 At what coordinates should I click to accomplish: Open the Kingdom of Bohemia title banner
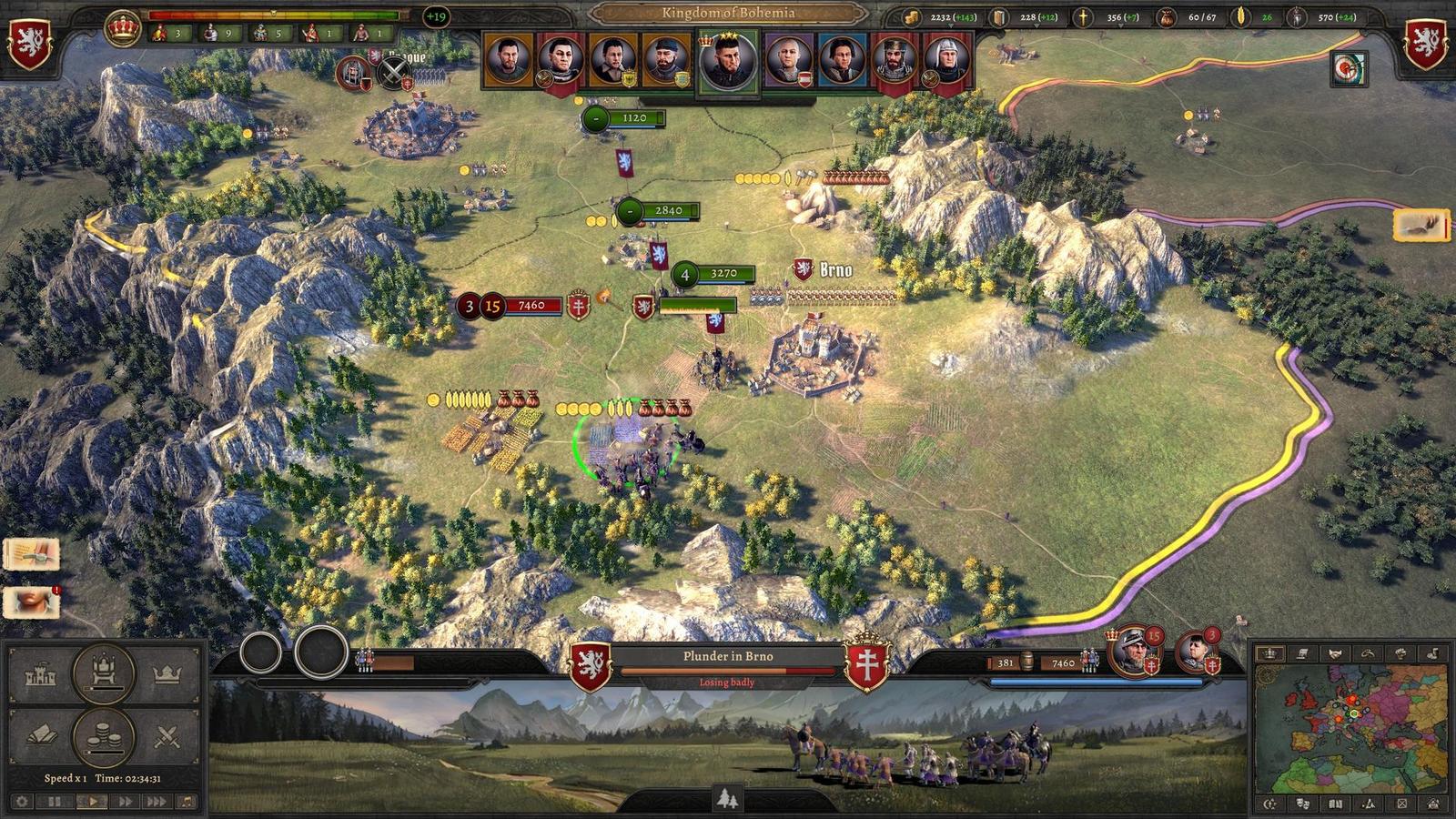coord(728,13)
